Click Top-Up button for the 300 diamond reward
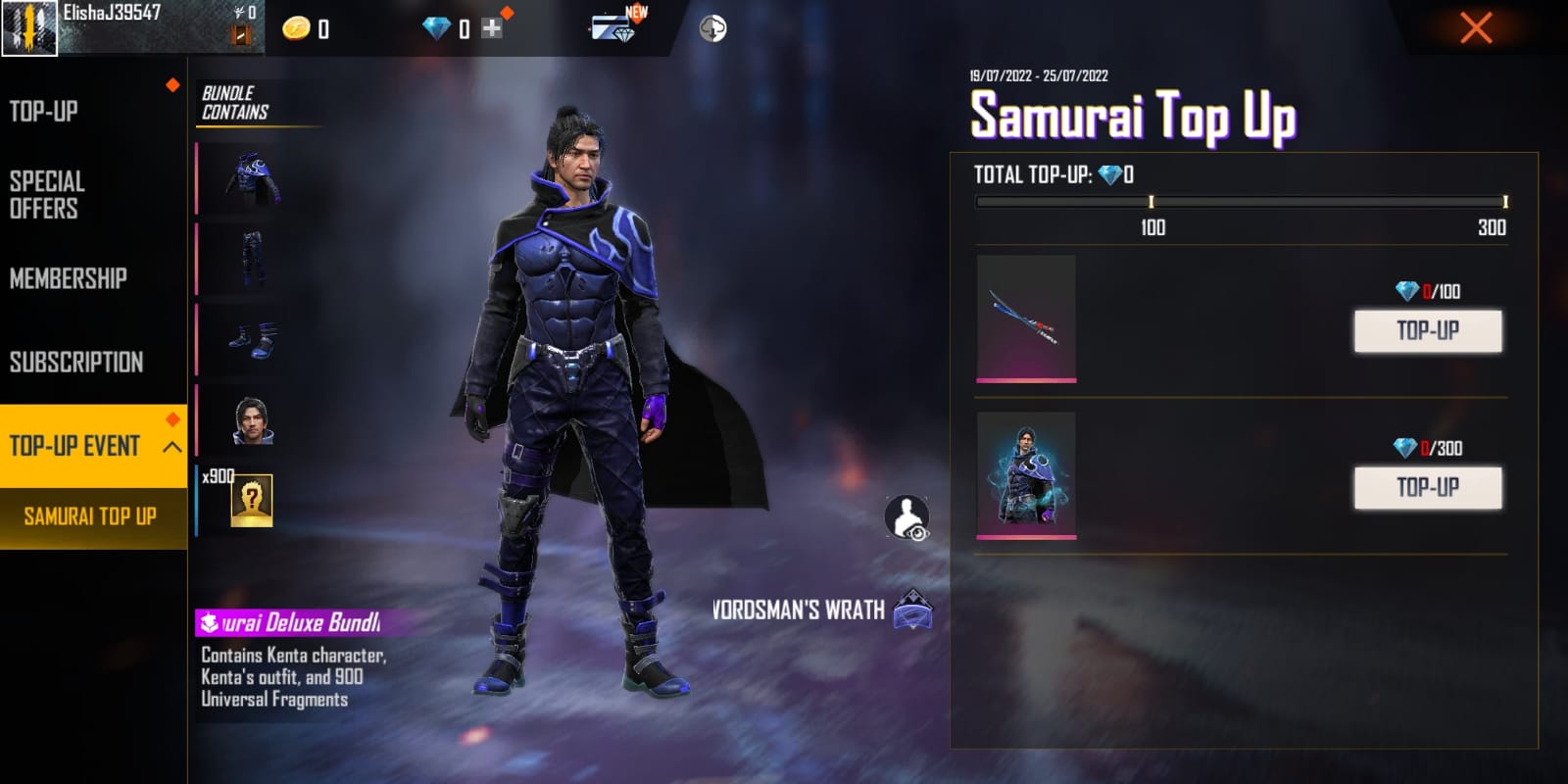 [1427, 487]
